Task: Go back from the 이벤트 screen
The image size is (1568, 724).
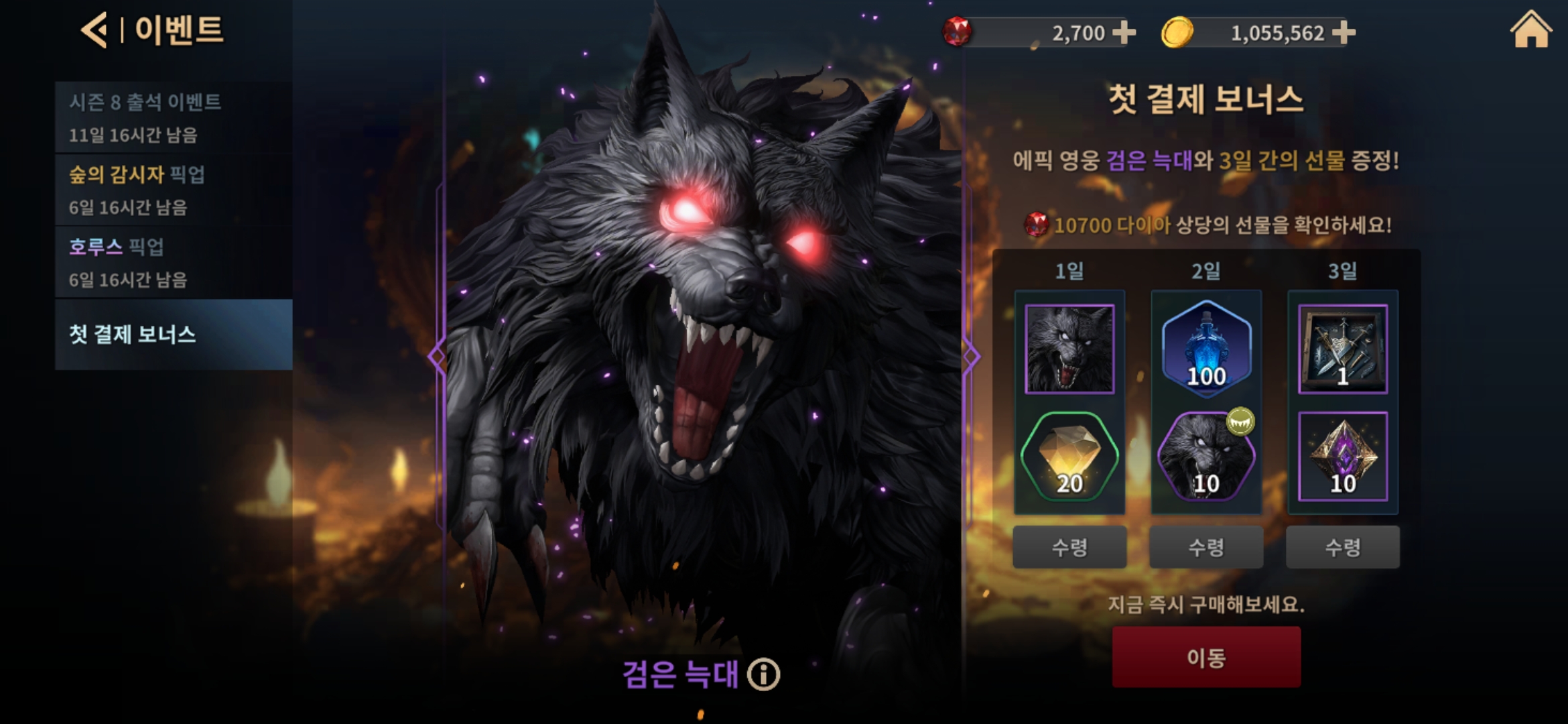Action: click(94, 30)
